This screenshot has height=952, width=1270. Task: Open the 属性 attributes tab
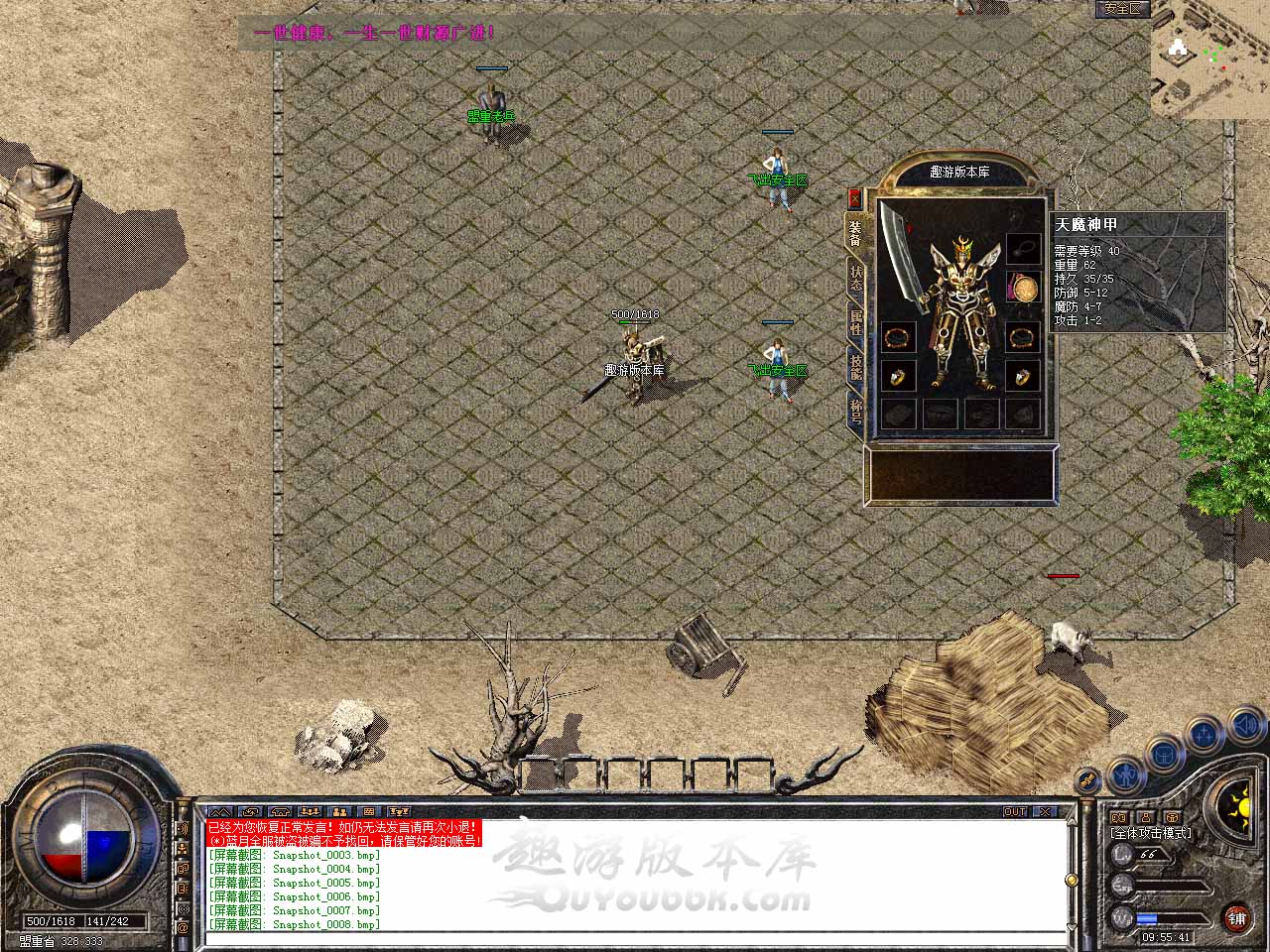click(x=855, y=322)
